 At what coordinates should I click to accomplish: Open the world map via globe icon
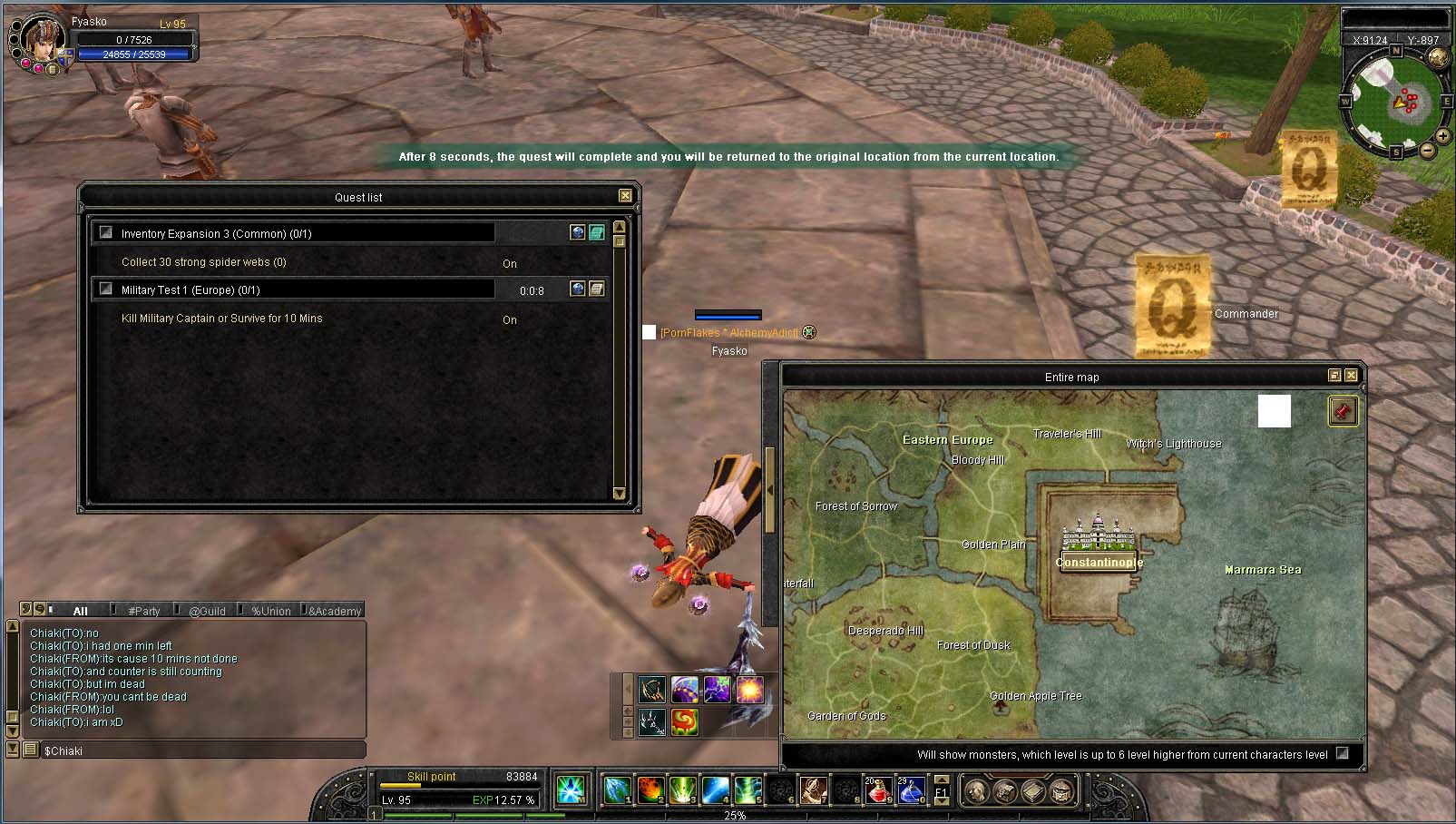(1438, 58)
